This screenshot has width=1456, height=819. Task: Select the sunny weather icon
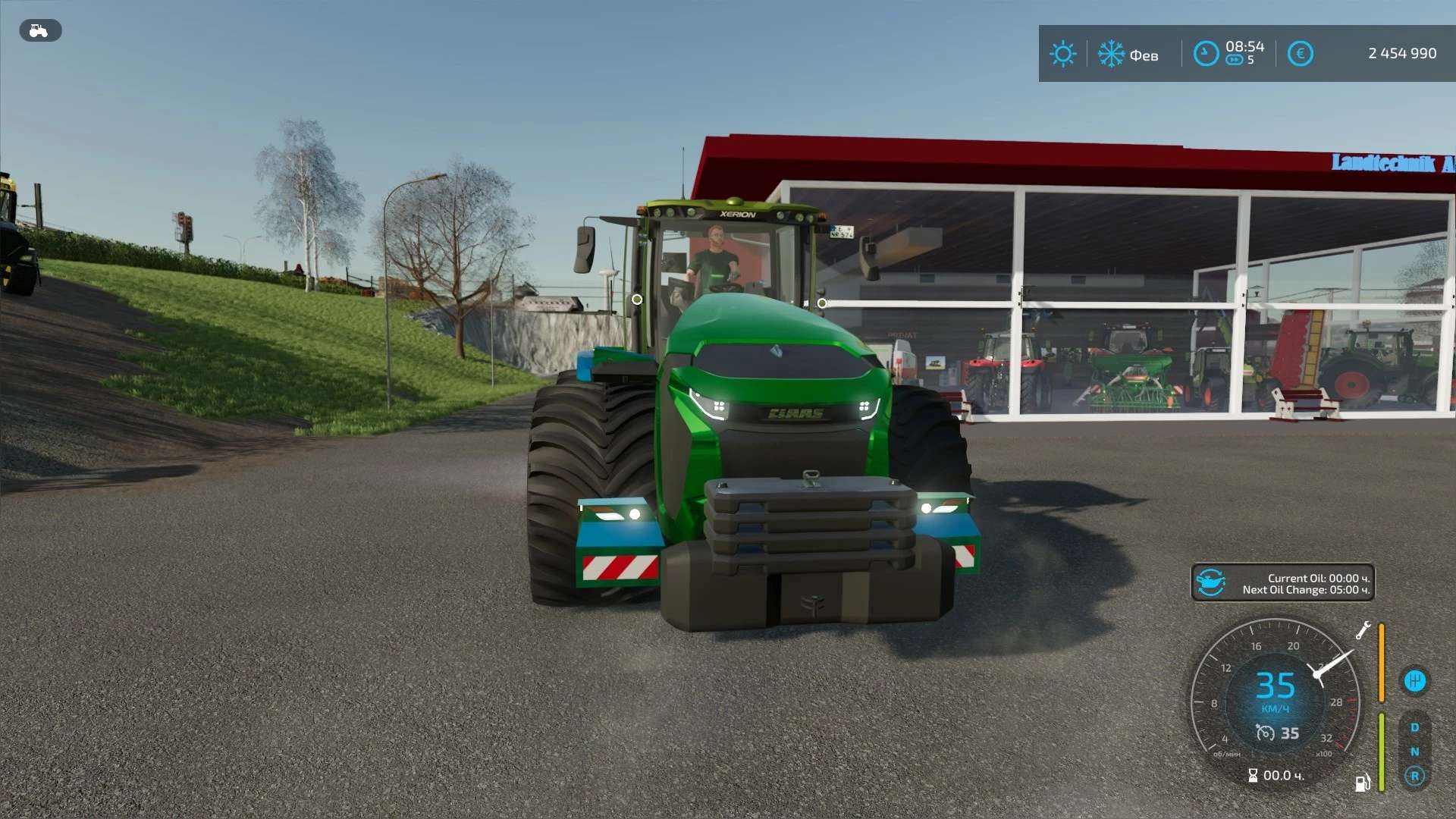(x=1062, y=54)
